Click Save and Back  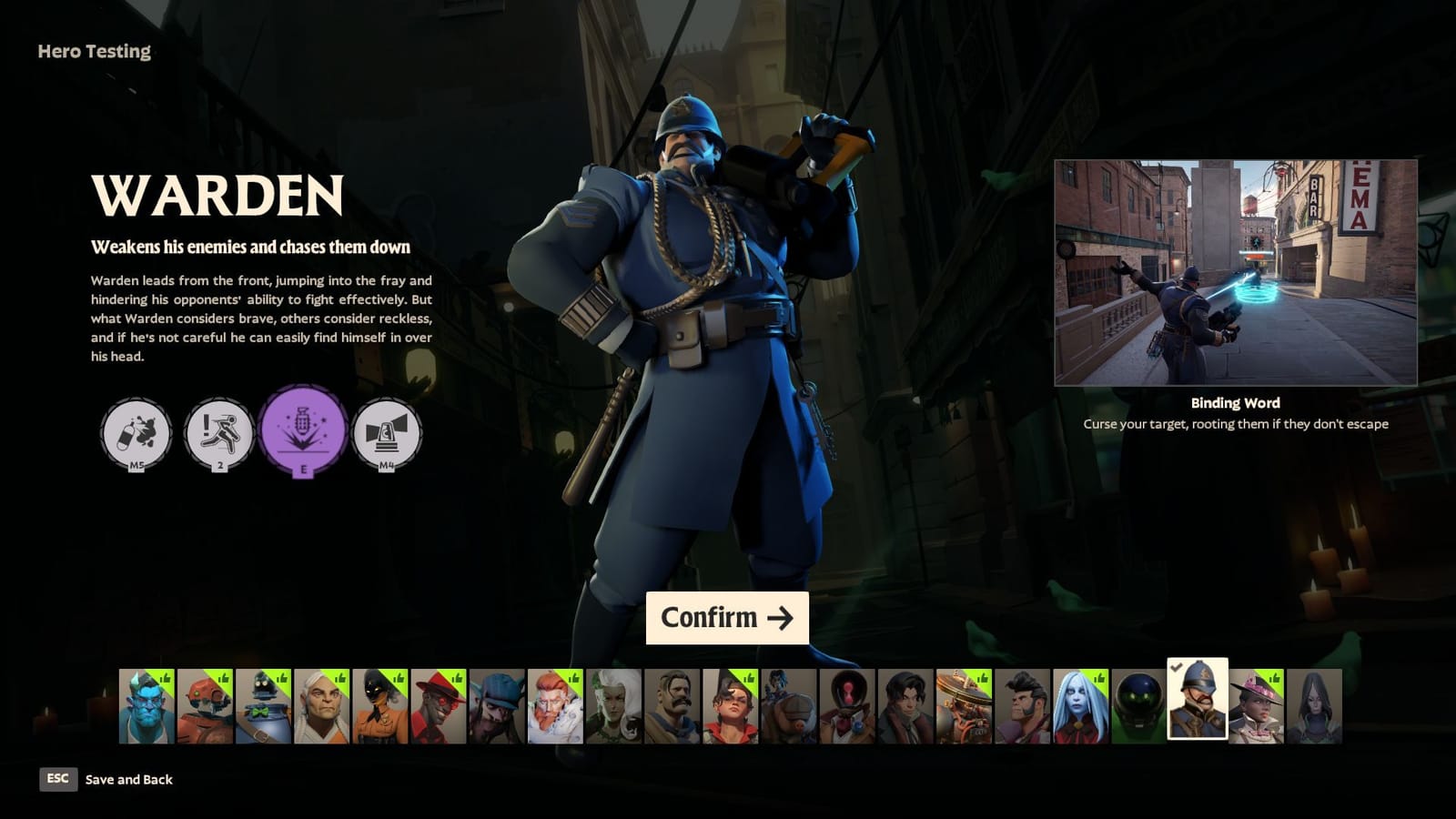point(127,779)
